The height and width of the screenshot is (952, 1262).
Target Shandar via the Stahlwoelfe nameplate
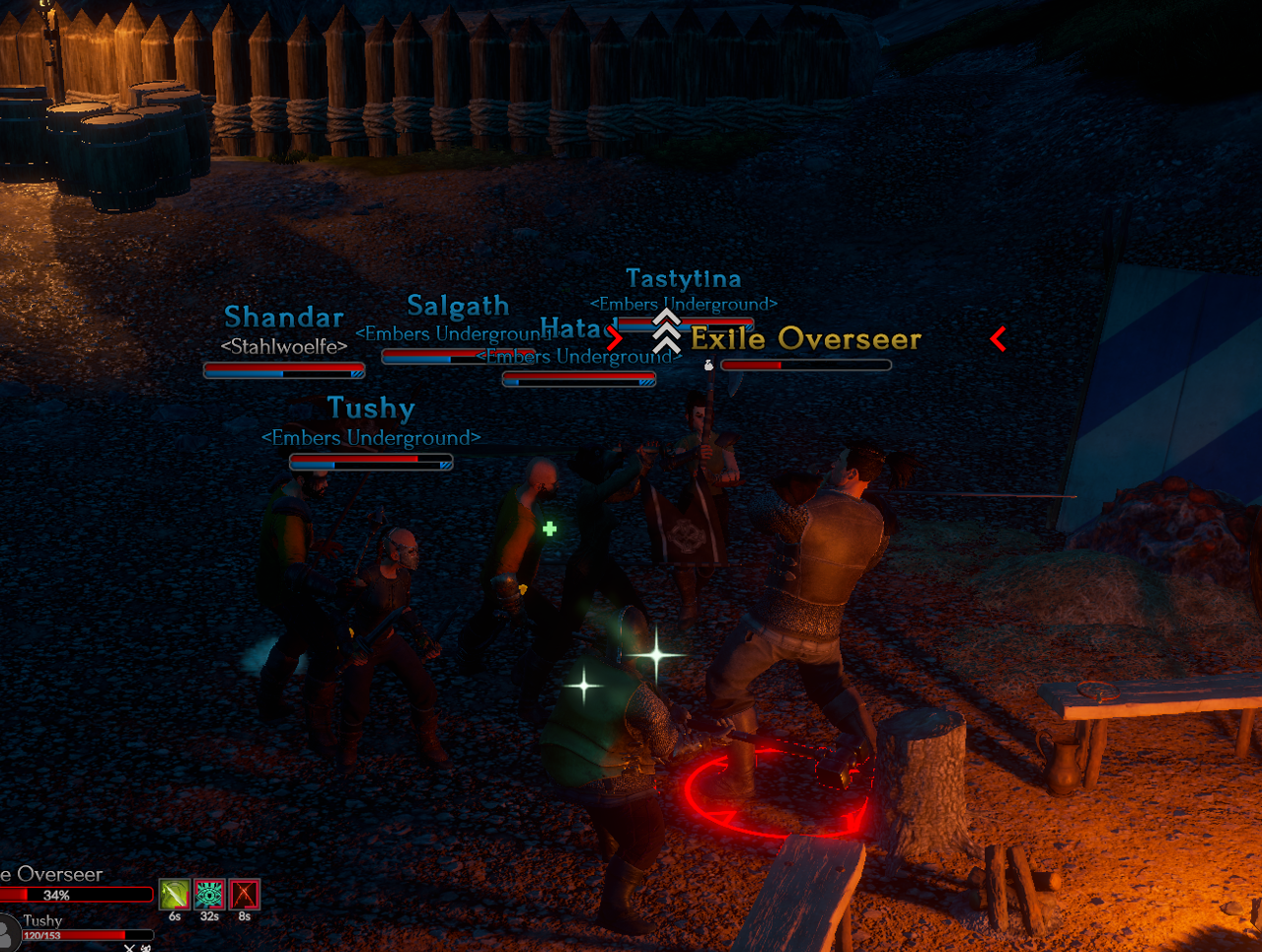tap(284, 318)
